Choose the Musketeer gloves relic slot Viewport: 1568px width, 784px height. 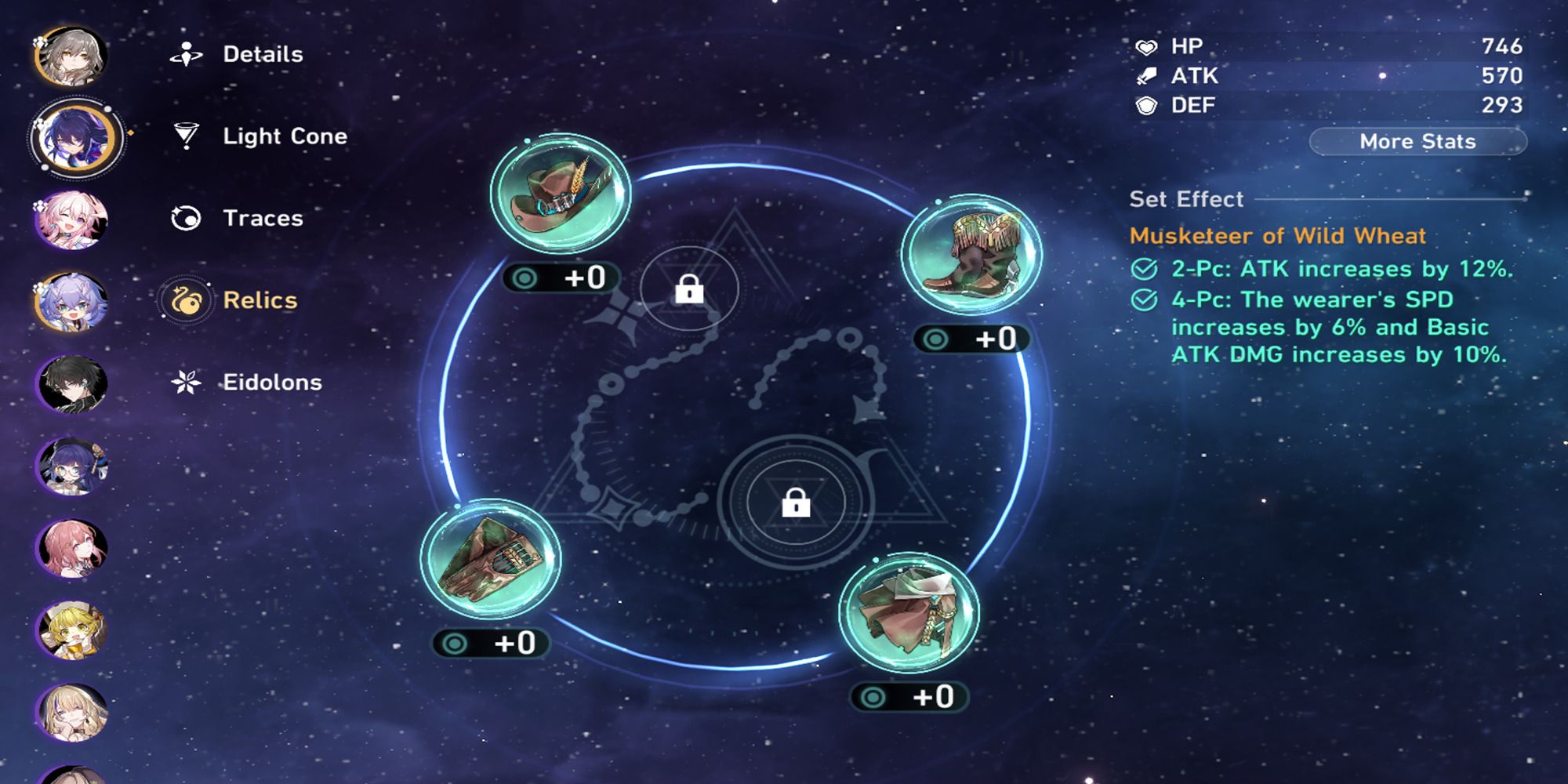click(491, 560)
